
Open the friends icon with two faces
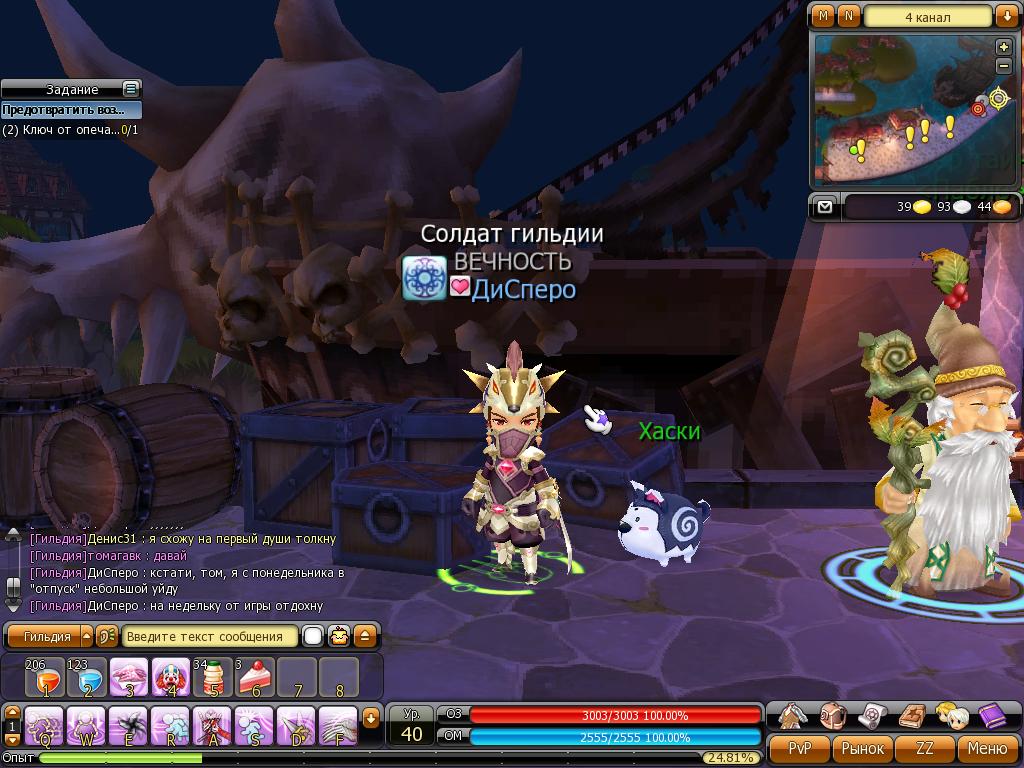pyautogui.click(x=951, y=716)
